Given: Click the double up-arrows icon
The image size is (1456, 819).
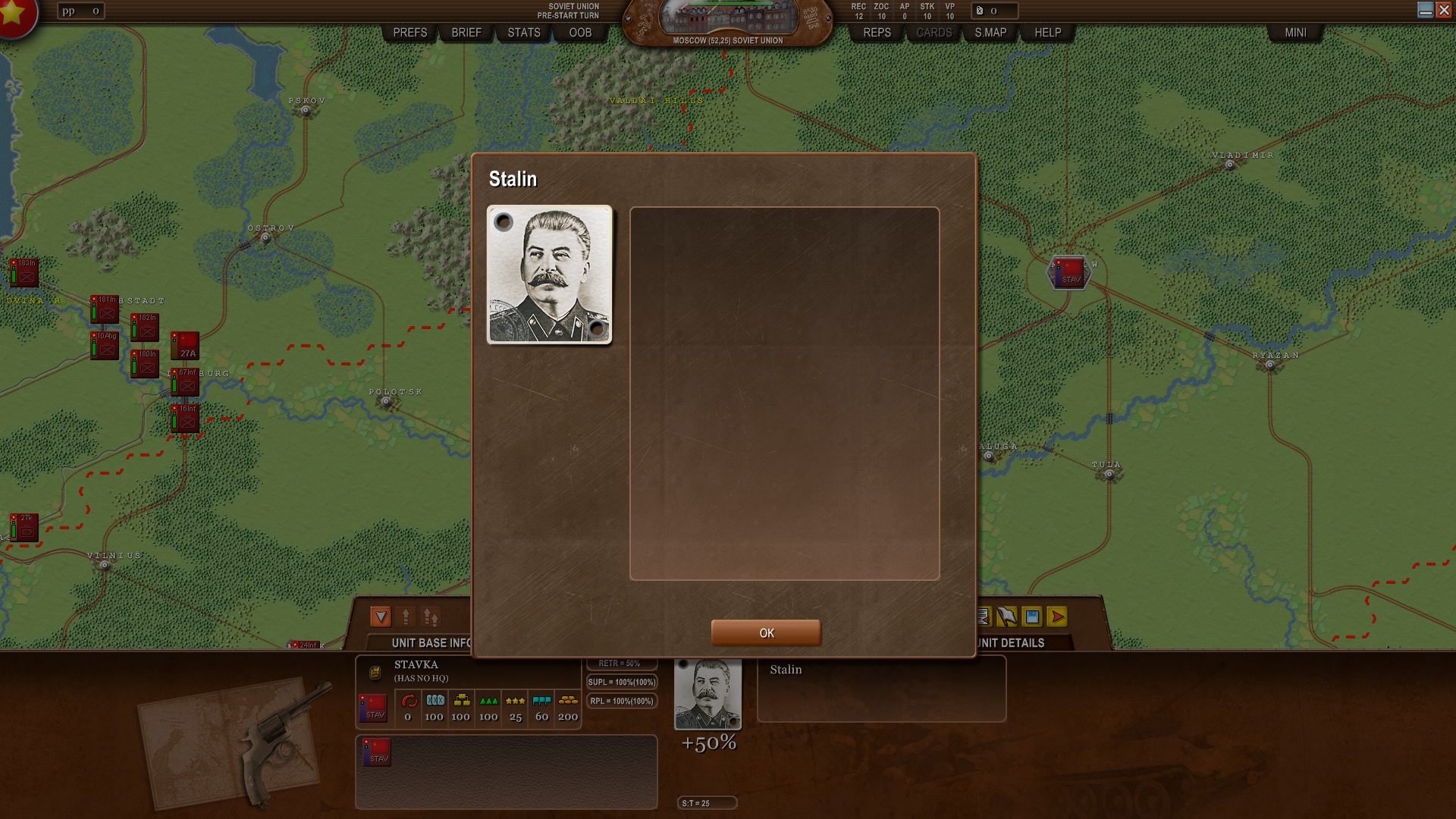Looking at the screenshot, I should tap(430, 617).
